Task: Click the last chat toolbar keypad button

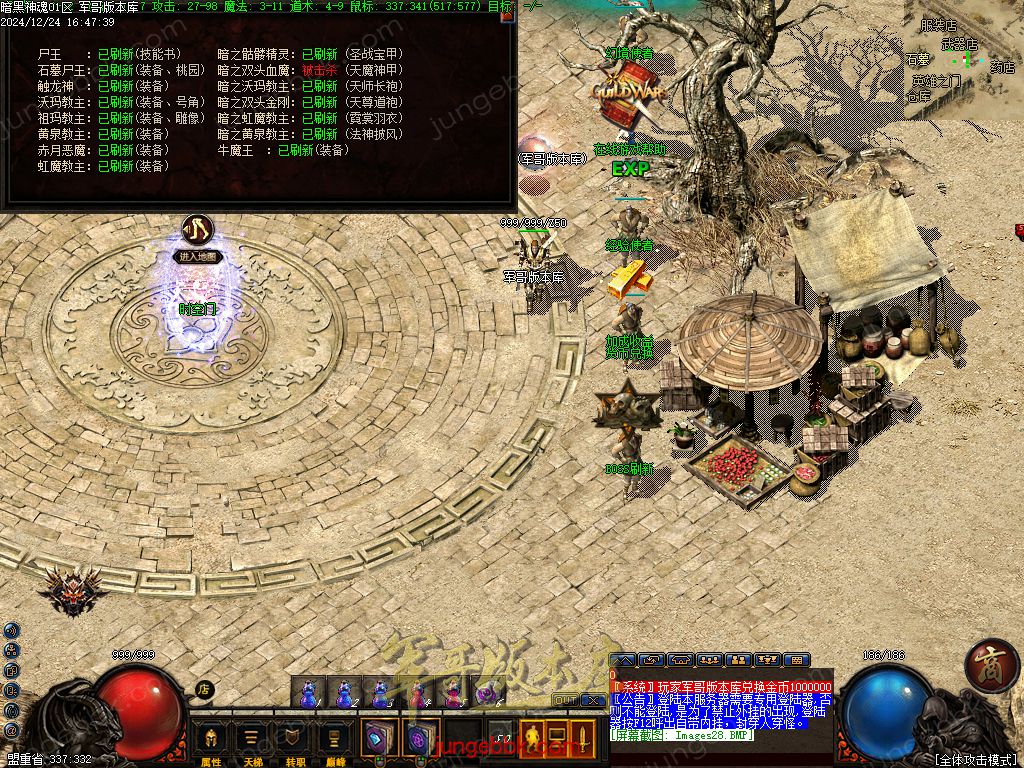Action: [x=796, y=660]
